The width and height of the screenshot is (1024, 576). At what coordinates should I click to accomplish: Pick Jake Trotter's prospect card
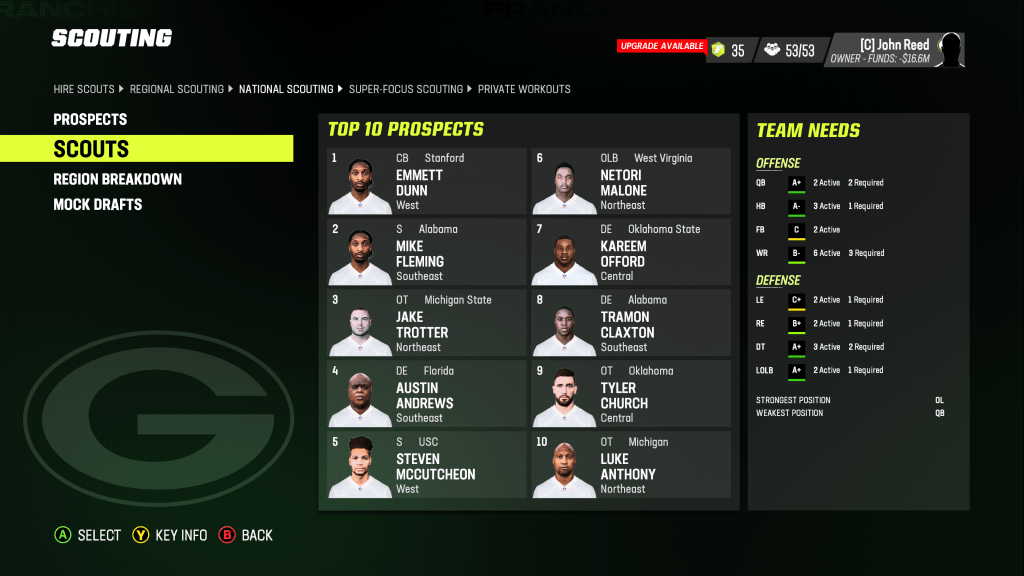427,323
